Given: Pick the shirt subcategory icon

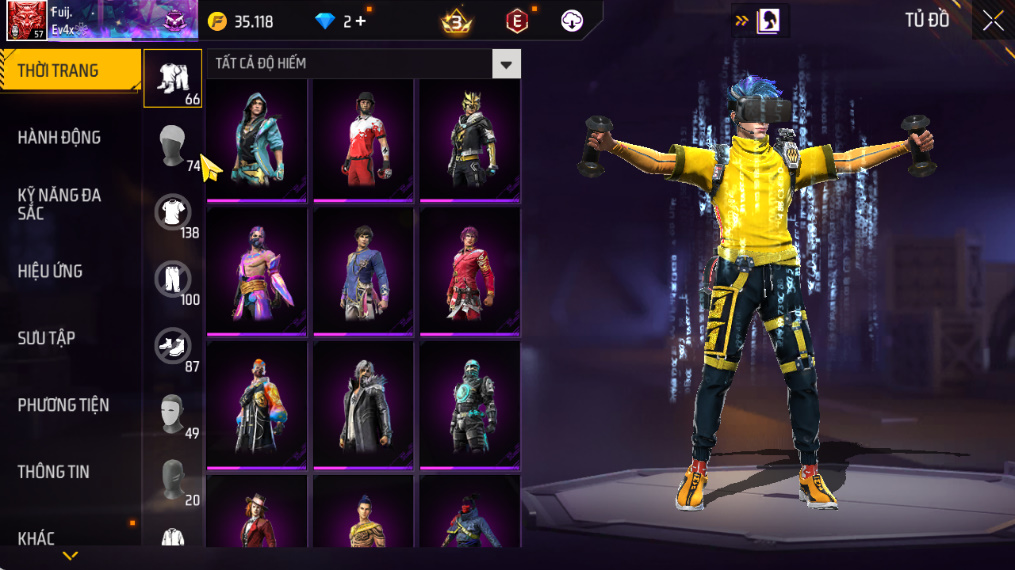Looking at the screenshot, I should tap(172, 212).
